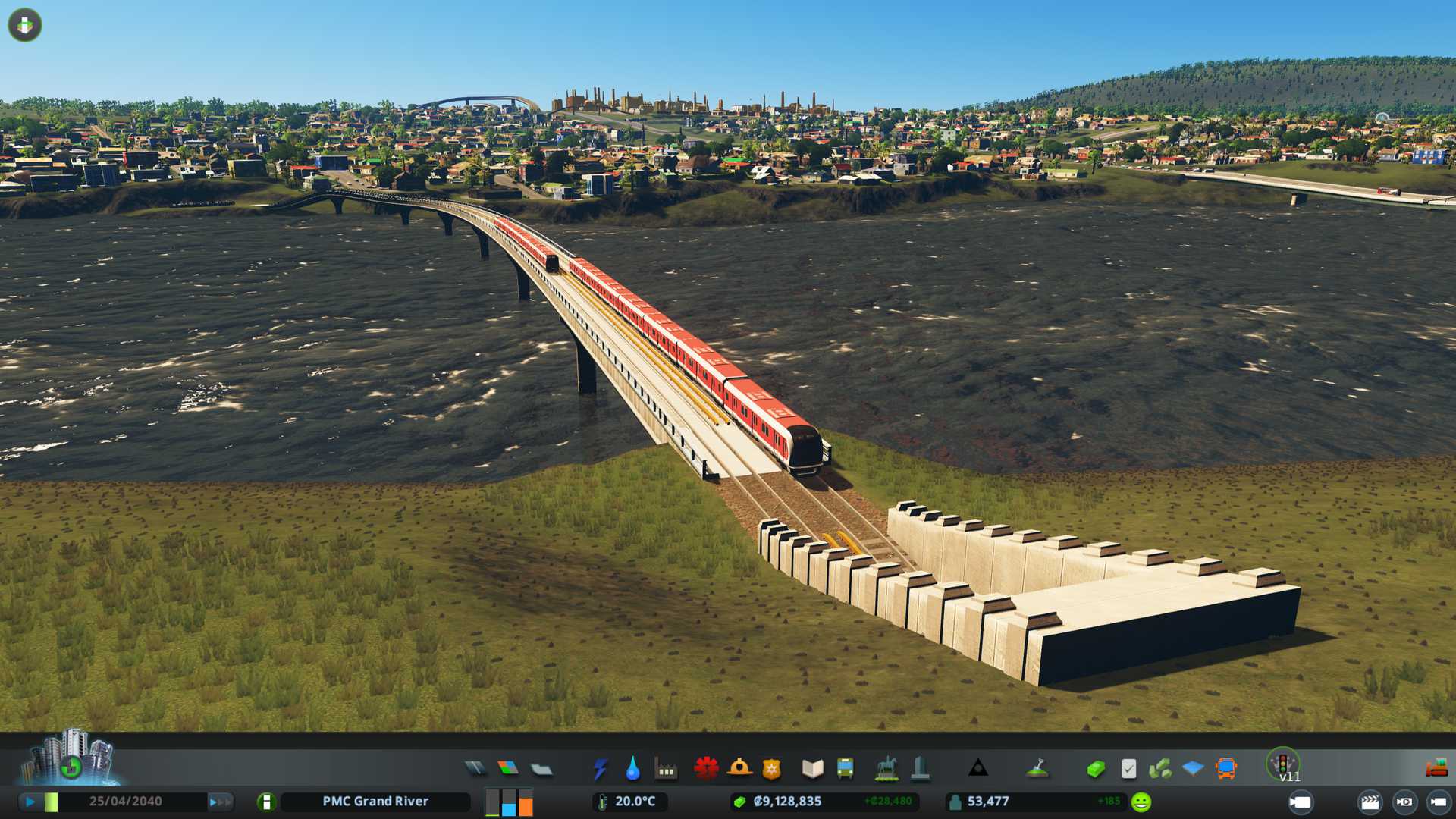This screenshot has height=819, width=1456.
Task: Open the city info panel button
Action: tap(266, 802)
